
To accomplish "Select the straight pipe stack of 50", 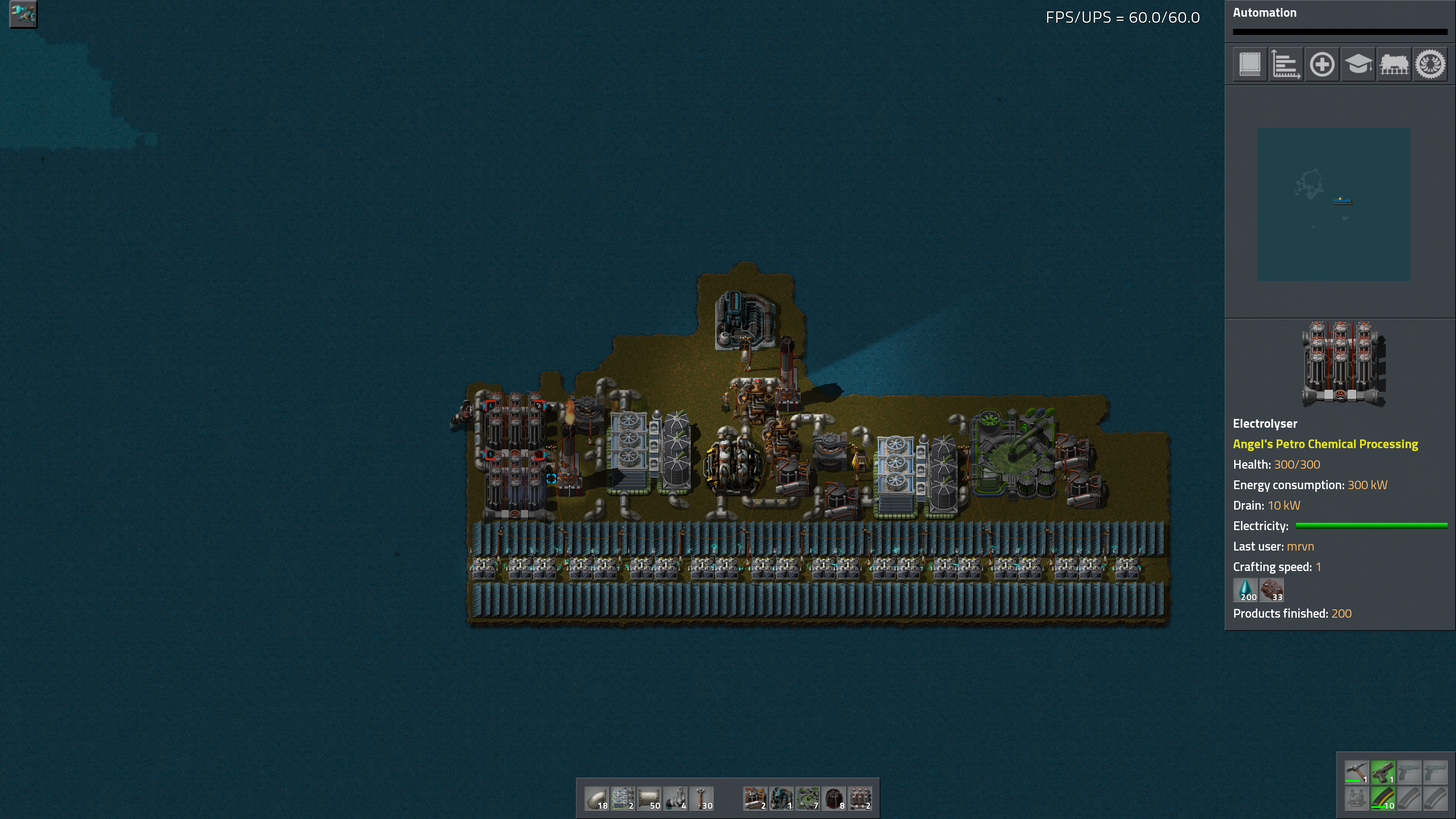I will pos(650,799).
